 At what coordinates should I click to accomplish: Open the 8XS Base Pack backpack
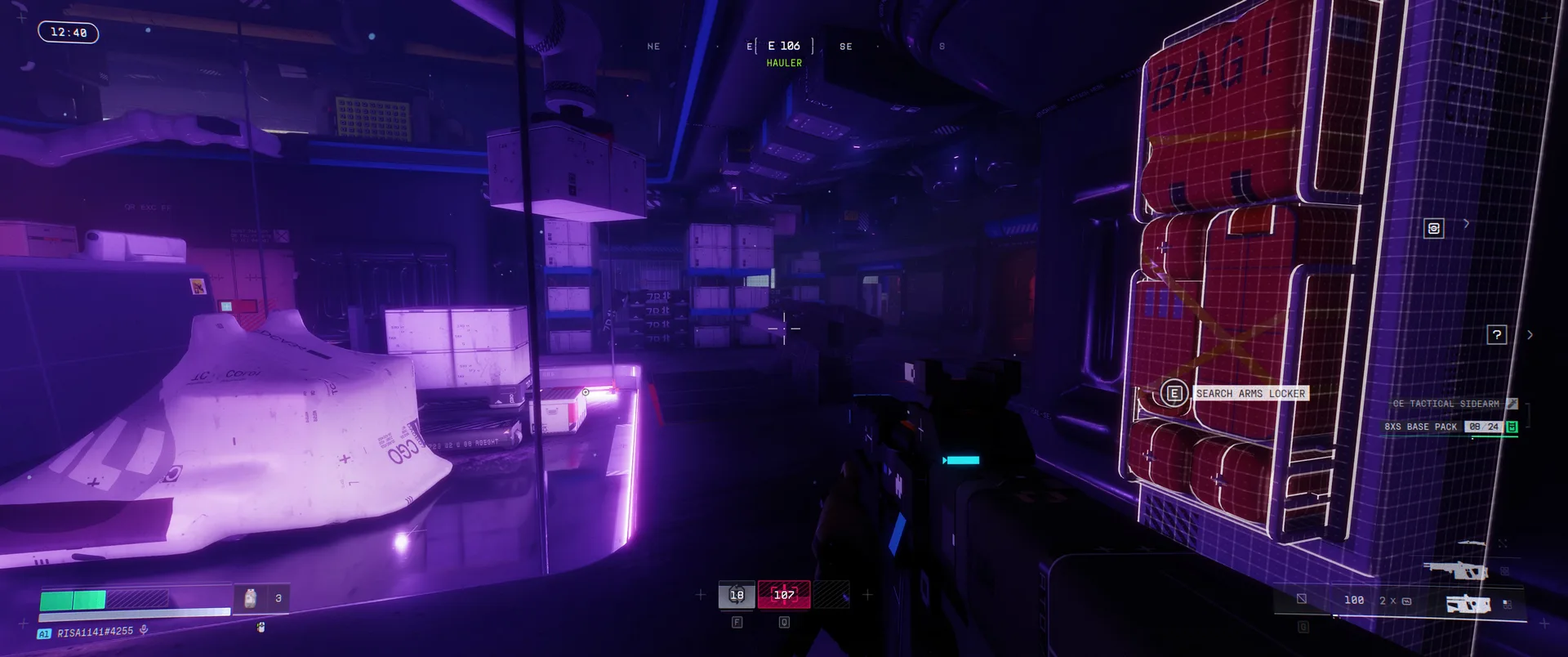(1421, 427)
